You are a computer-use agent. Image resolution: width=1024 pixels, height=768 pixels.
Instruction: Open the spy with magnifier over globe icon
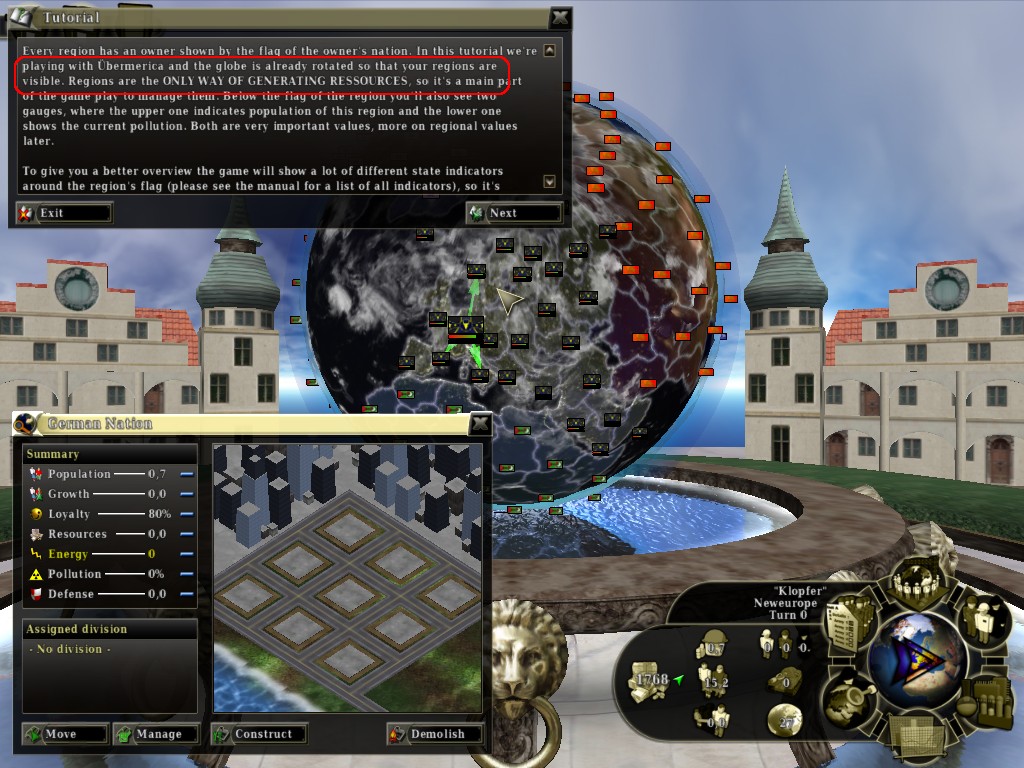(x=849, y=695)
